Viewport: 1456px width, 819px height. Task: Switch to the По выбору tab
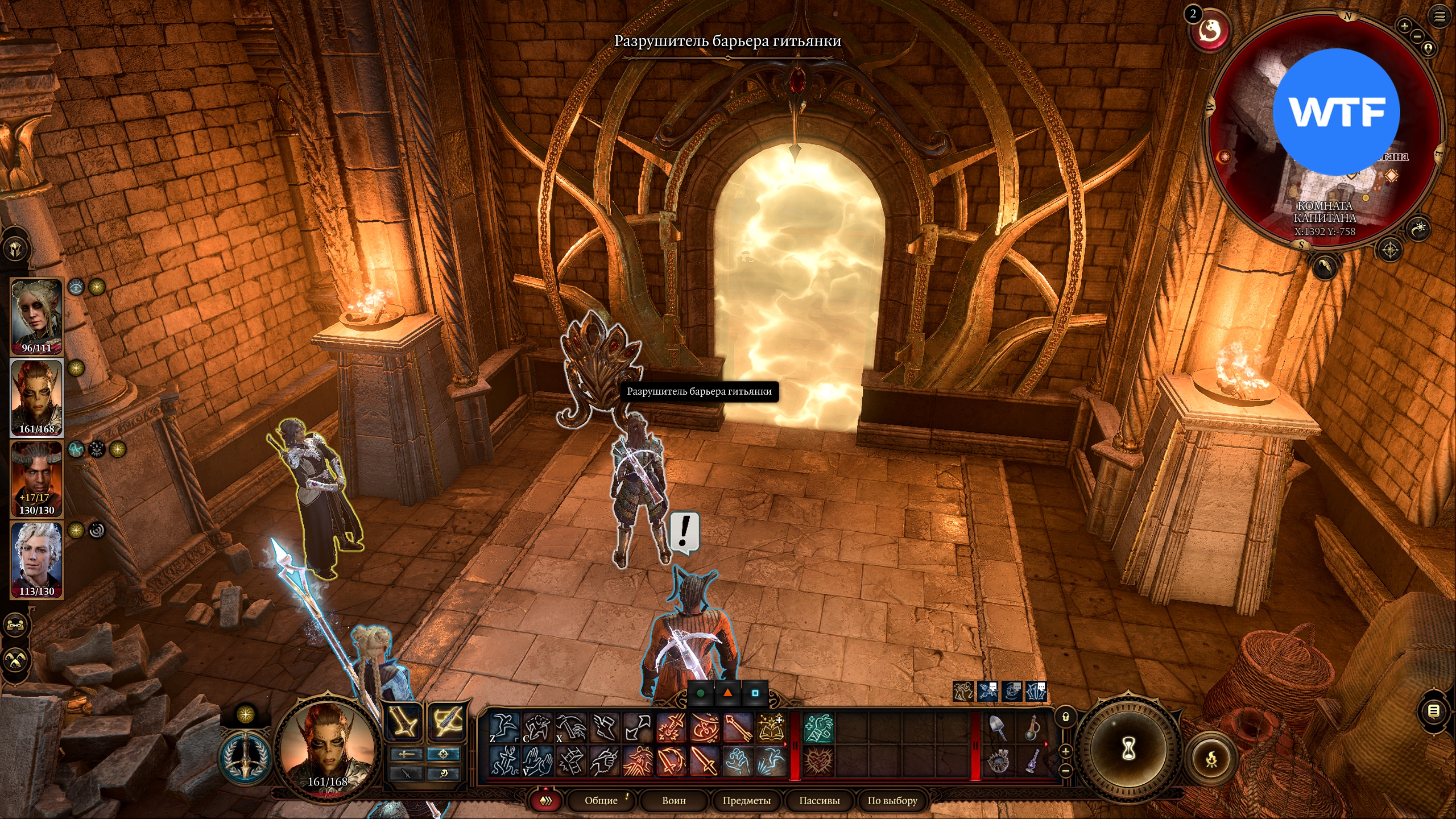(892, 800)
